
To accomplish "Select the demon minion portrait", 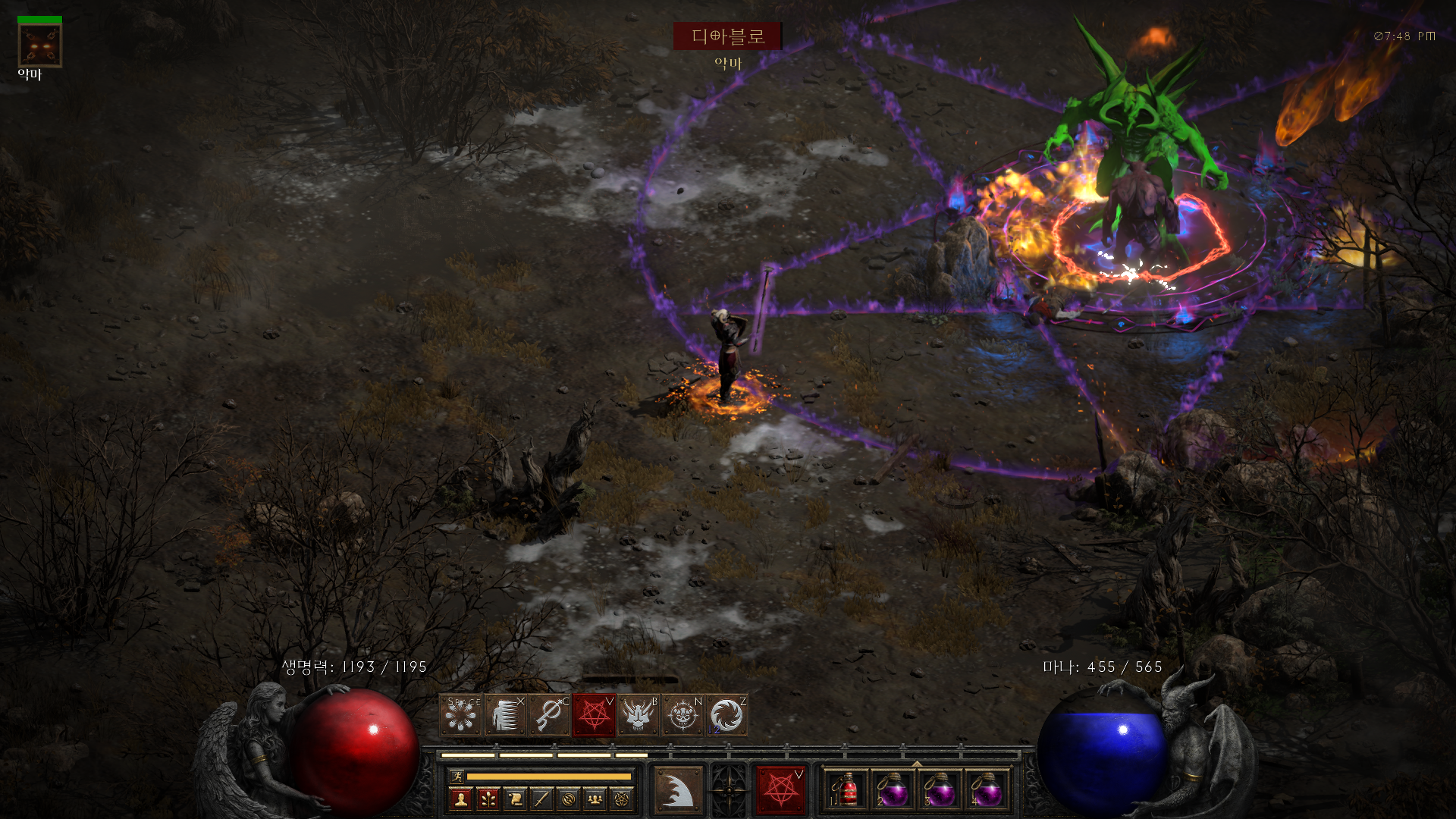I will (39, 46).
